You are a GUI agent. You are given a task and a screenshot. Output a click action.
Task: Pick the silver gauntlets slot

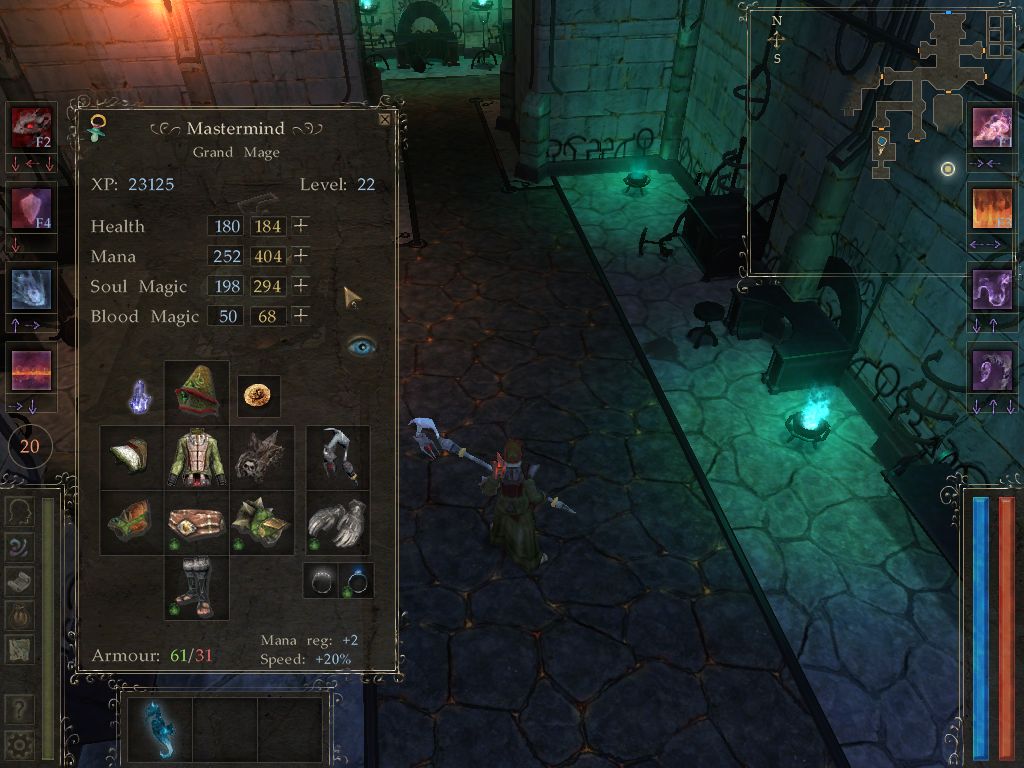[338, 523]
